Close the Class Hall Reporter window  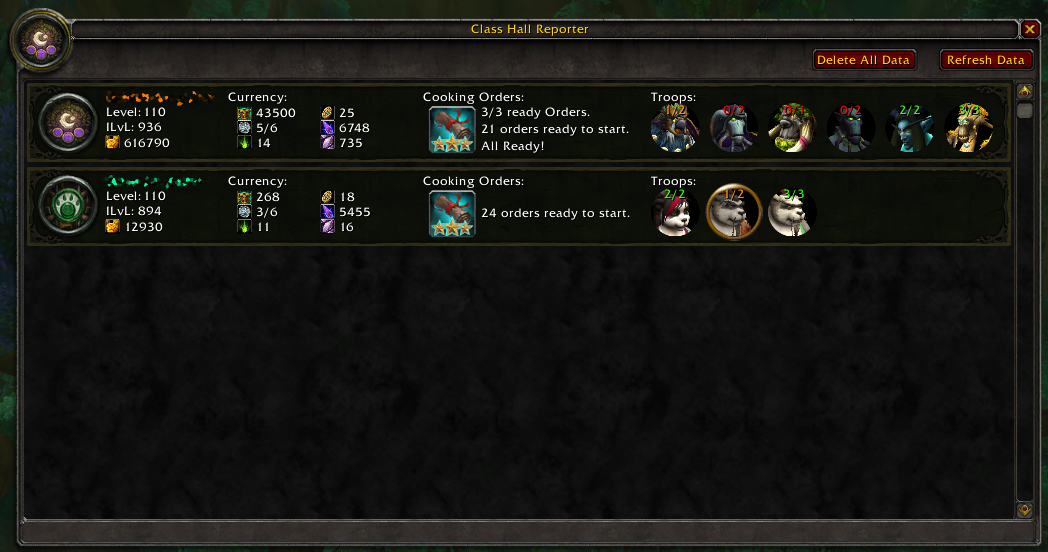click(1030, 29)
